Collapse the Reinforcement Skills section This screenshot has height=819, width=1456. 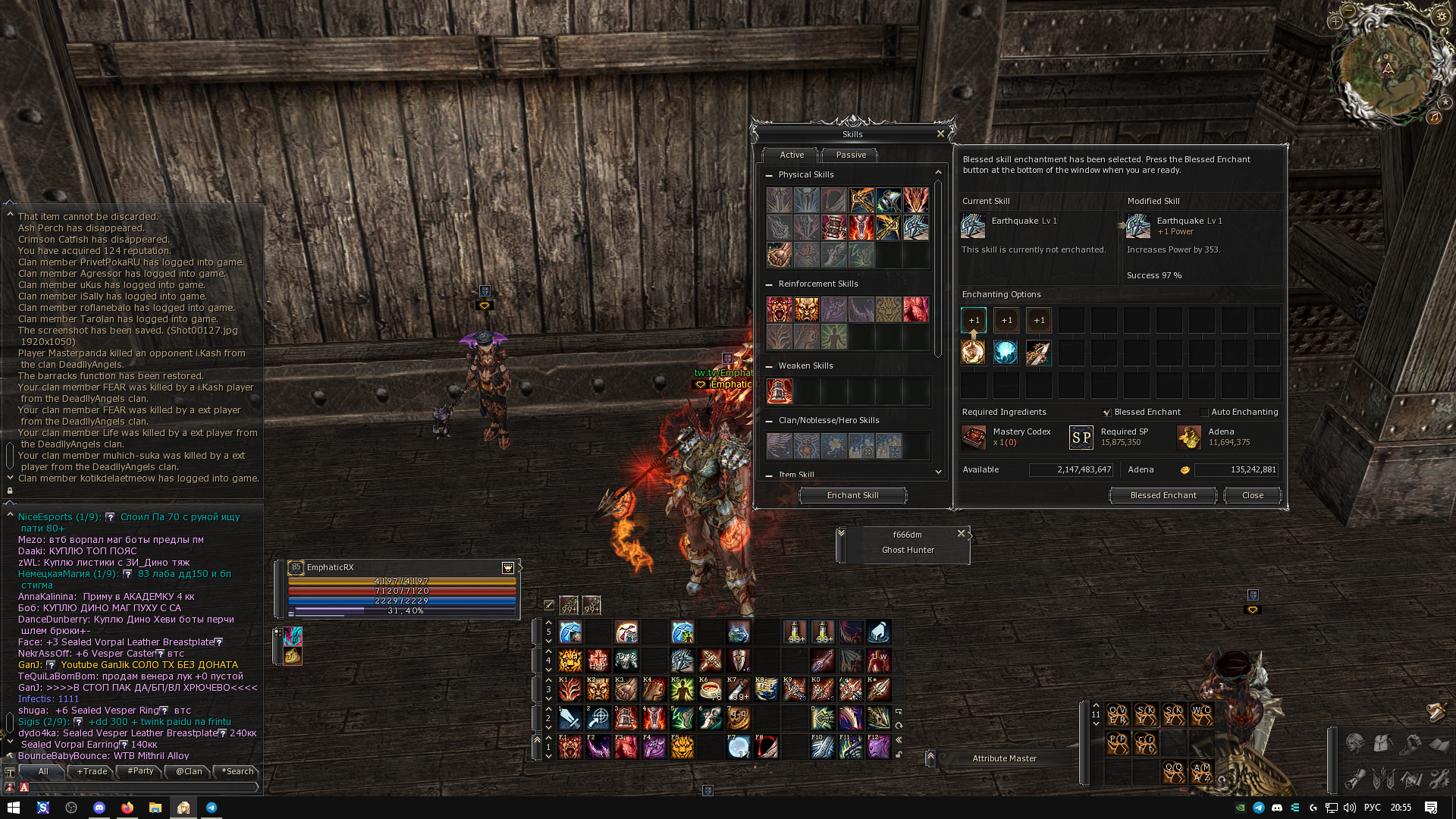769,284
